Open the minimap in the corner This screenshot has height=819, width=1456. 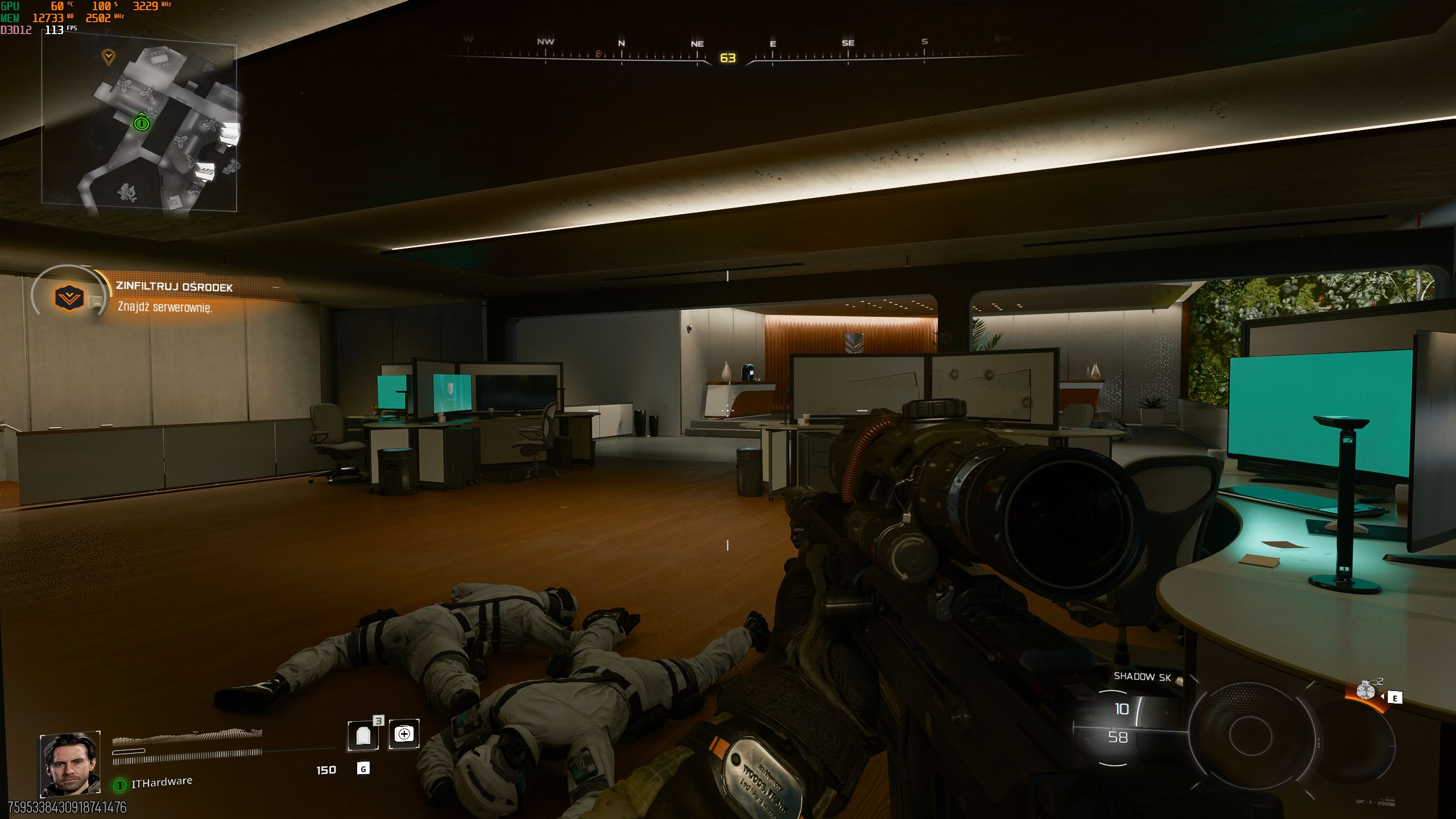pos(139,127)
